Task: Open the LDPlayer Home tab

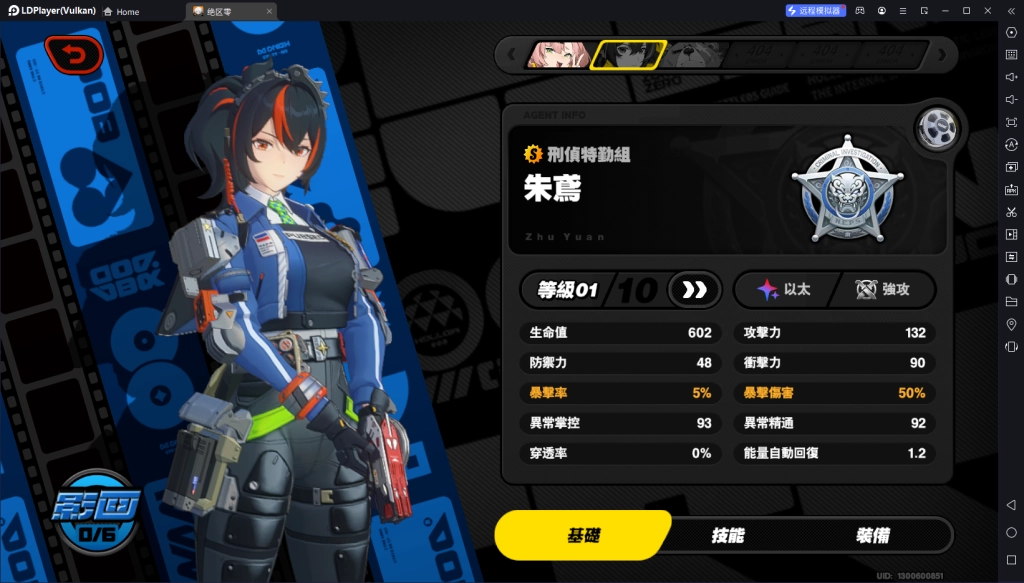Action: tap(121, 11)
